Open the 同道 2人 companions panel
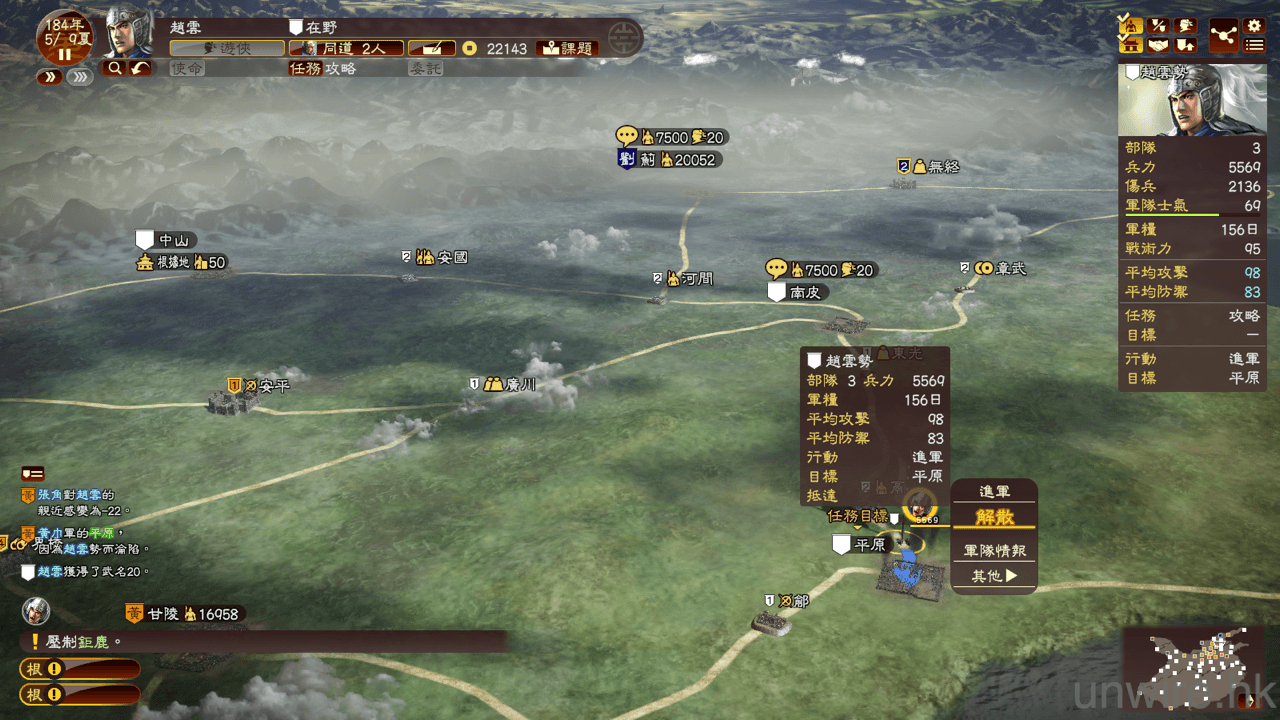Image resolution: width=1280 pixels, height=720 pixels. coord(346,48)
